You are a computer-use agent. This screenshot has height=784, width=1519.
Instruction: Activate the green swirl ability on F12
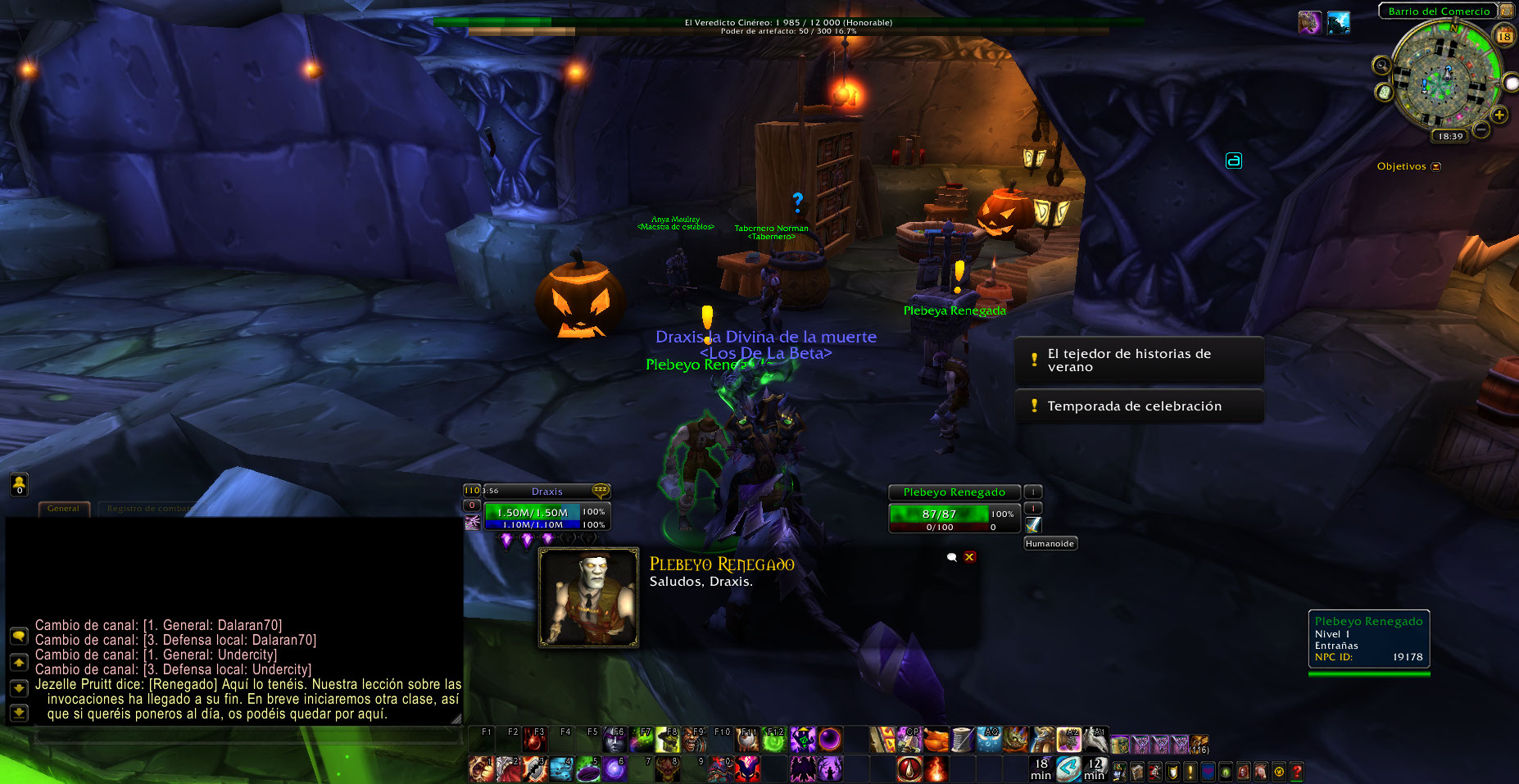click(x=774, y=740)
